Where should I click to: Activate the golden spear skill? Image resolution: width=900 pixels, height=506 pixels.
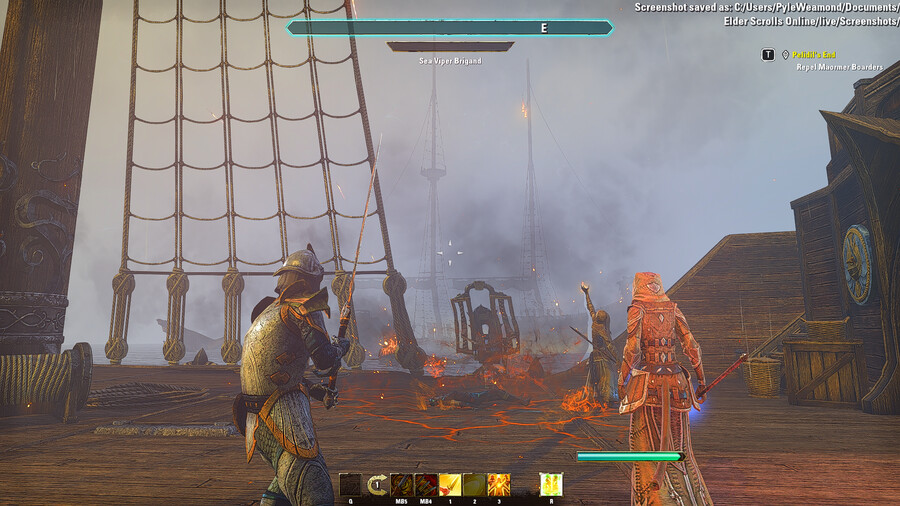pos(450,485)
